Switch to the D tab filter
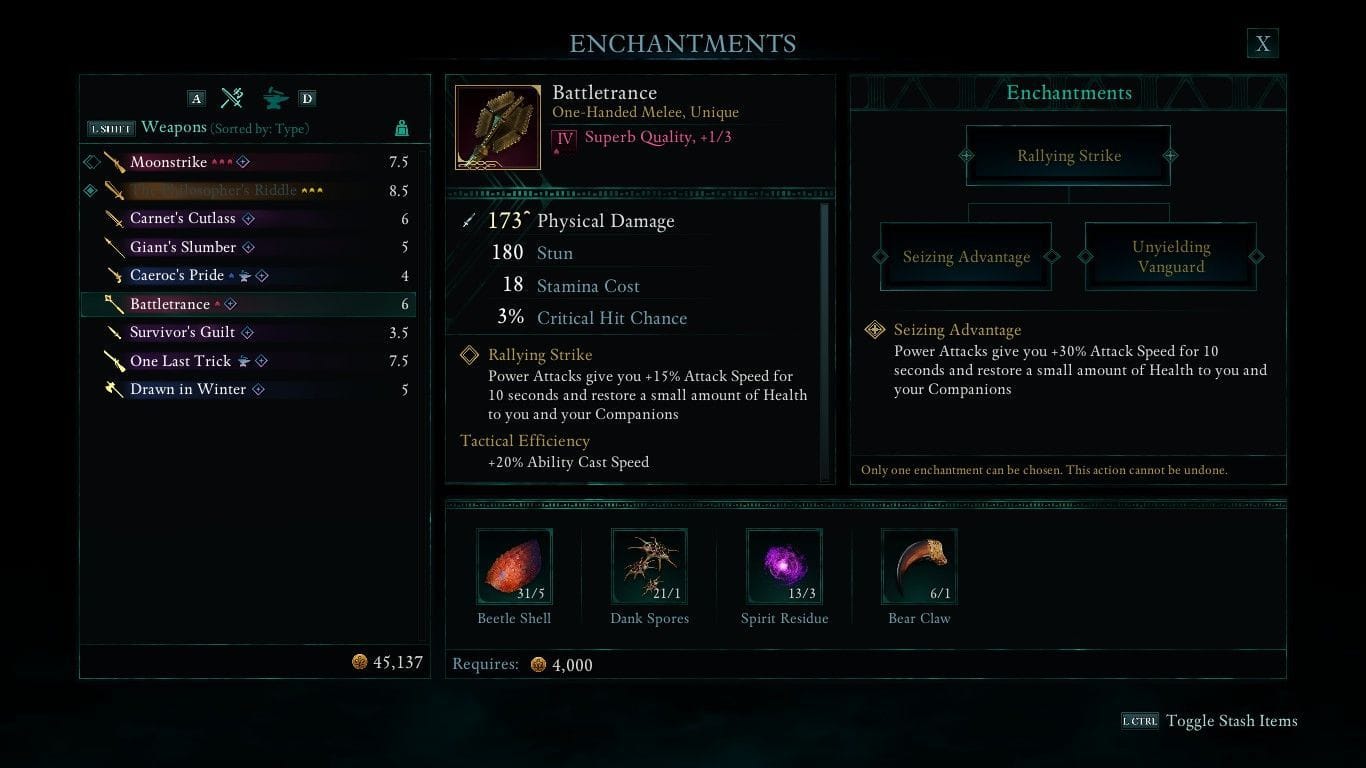1366x768 pixels. point(306,98)
